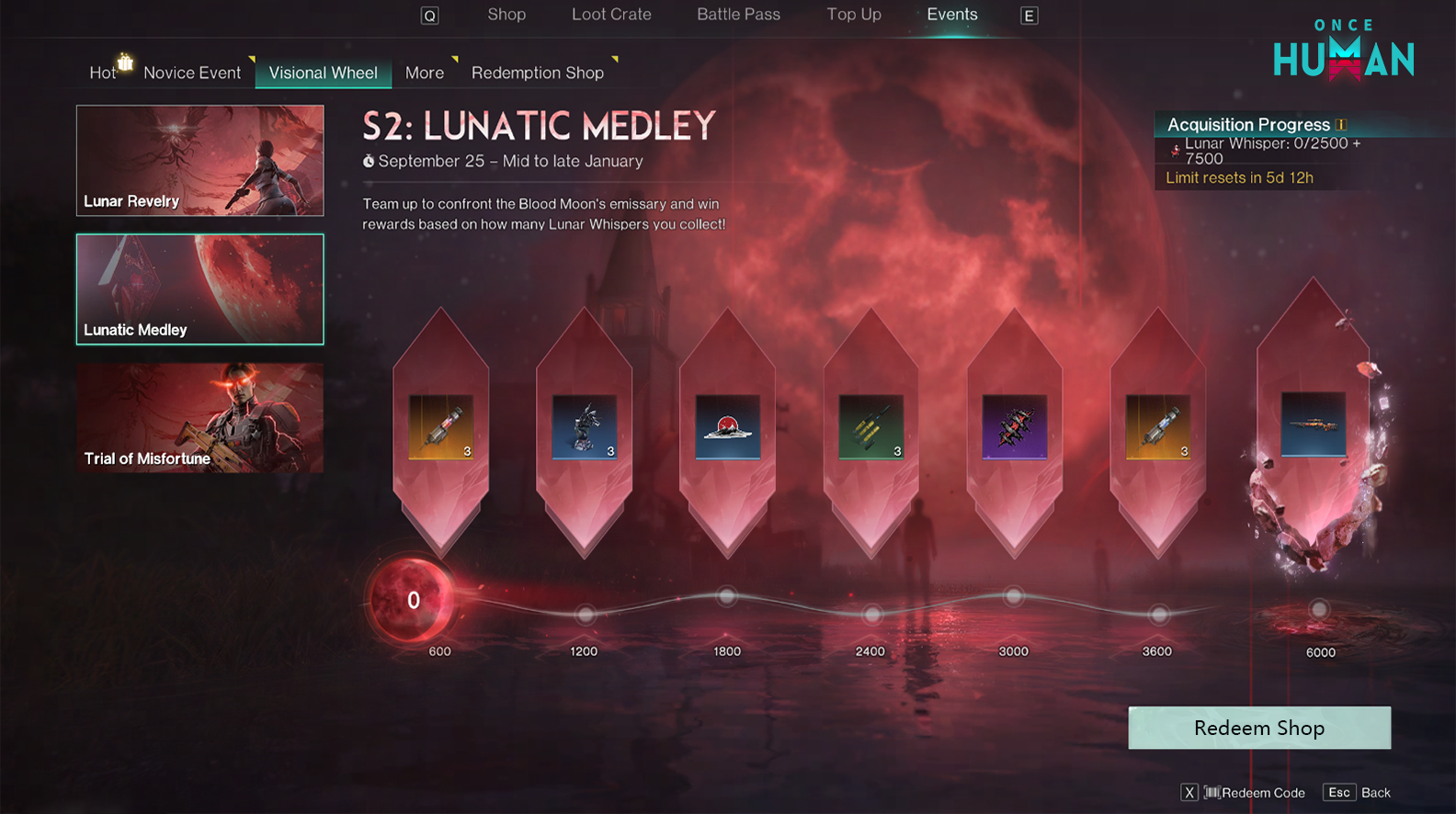Image resolution: width=1456 pixels, height=814 pixels.
Task: Go to the Redemption Shop sub-tab
Action: (538, 73)
